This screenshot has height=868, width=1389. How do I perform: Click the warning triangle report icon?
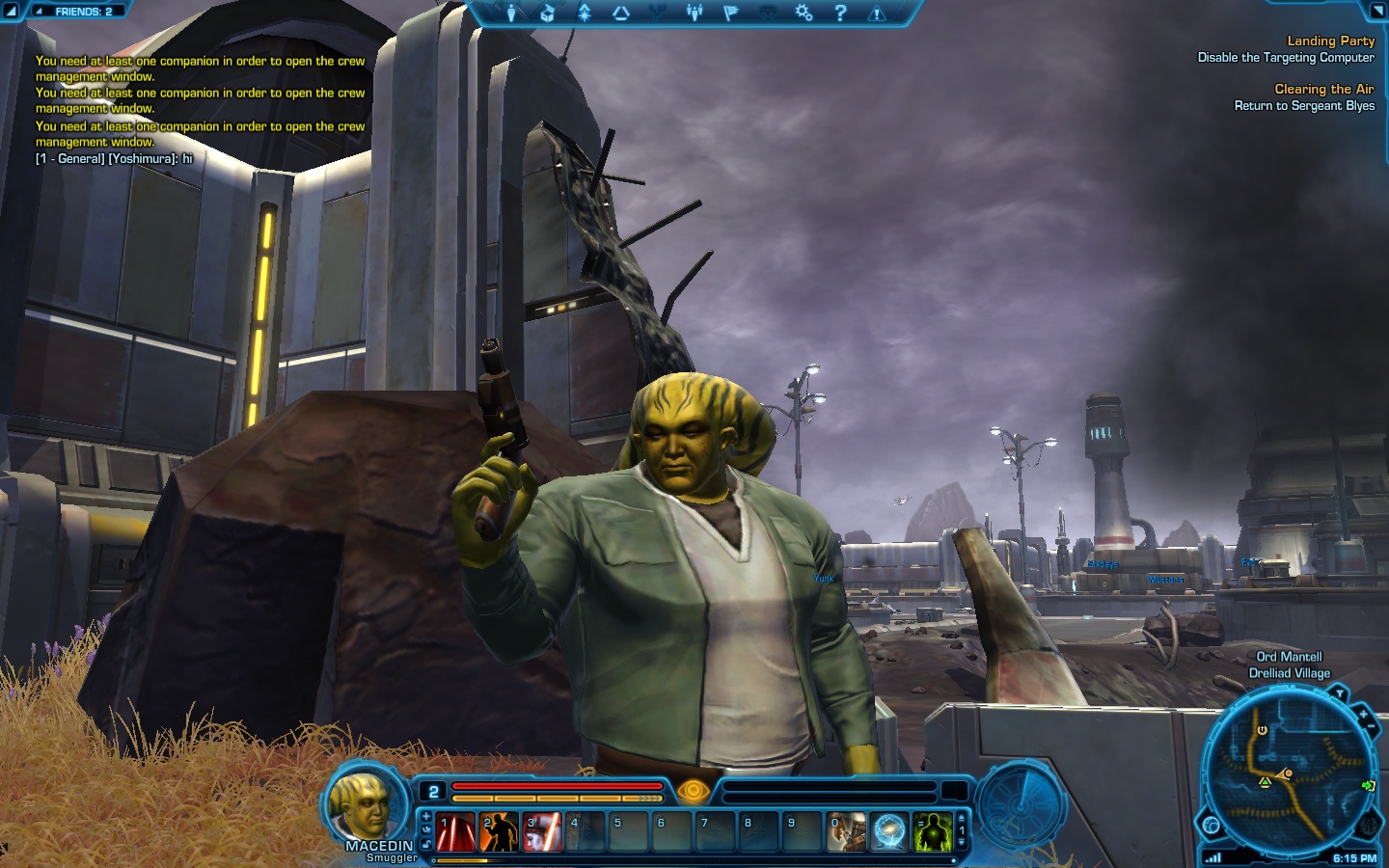point(877,13)
